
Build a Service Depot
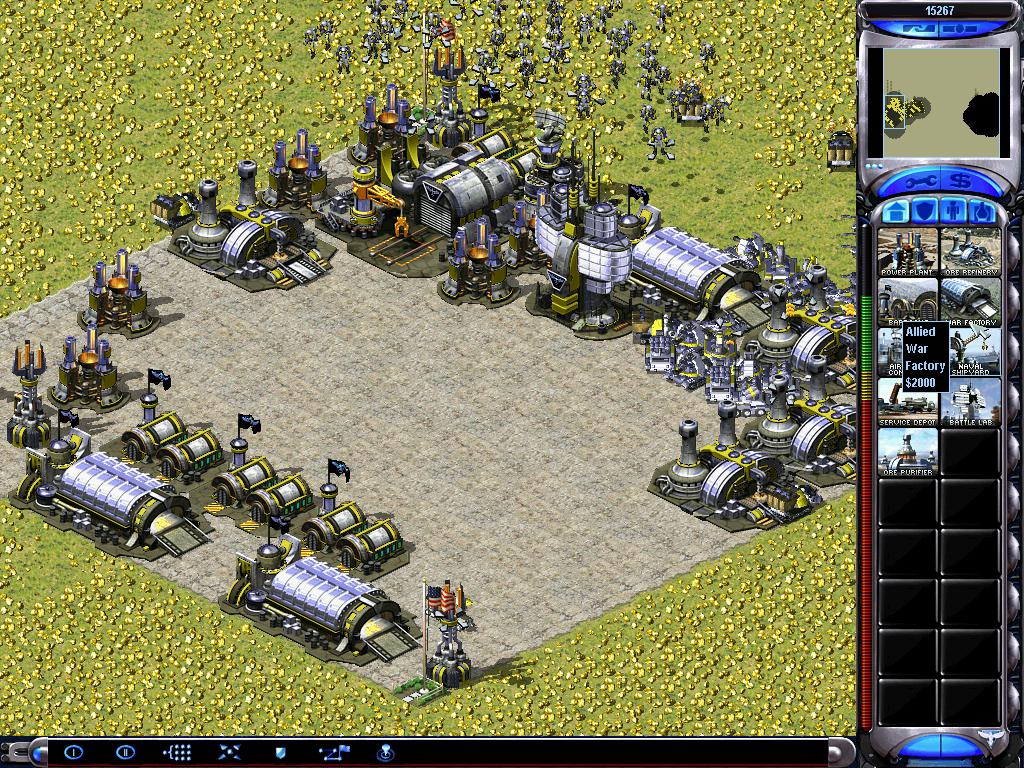(908, 401)
